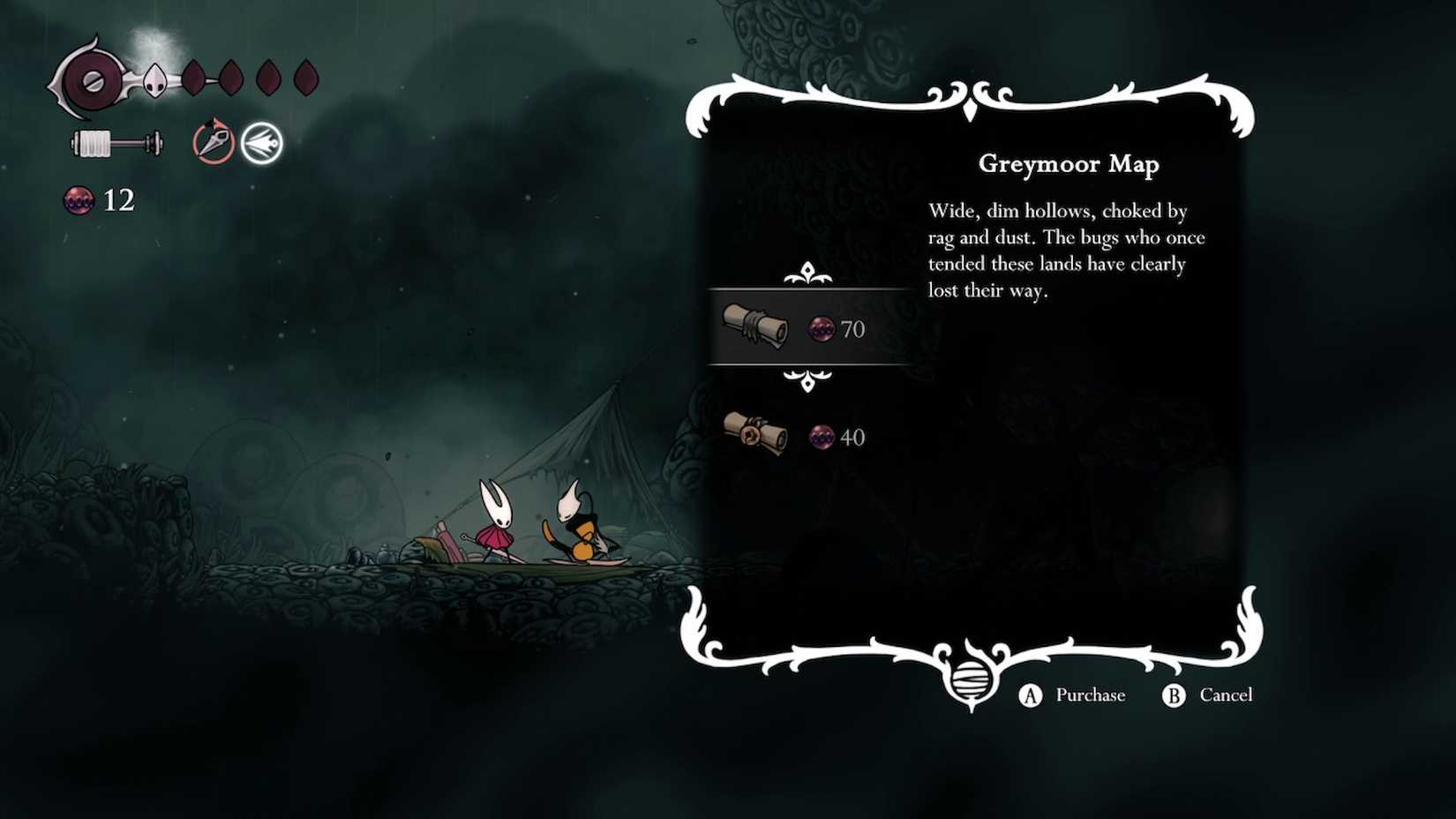The width and height of the screenshot is (1456, 819).
Task: Click the rosary bead counter icon
Action: 78,199
